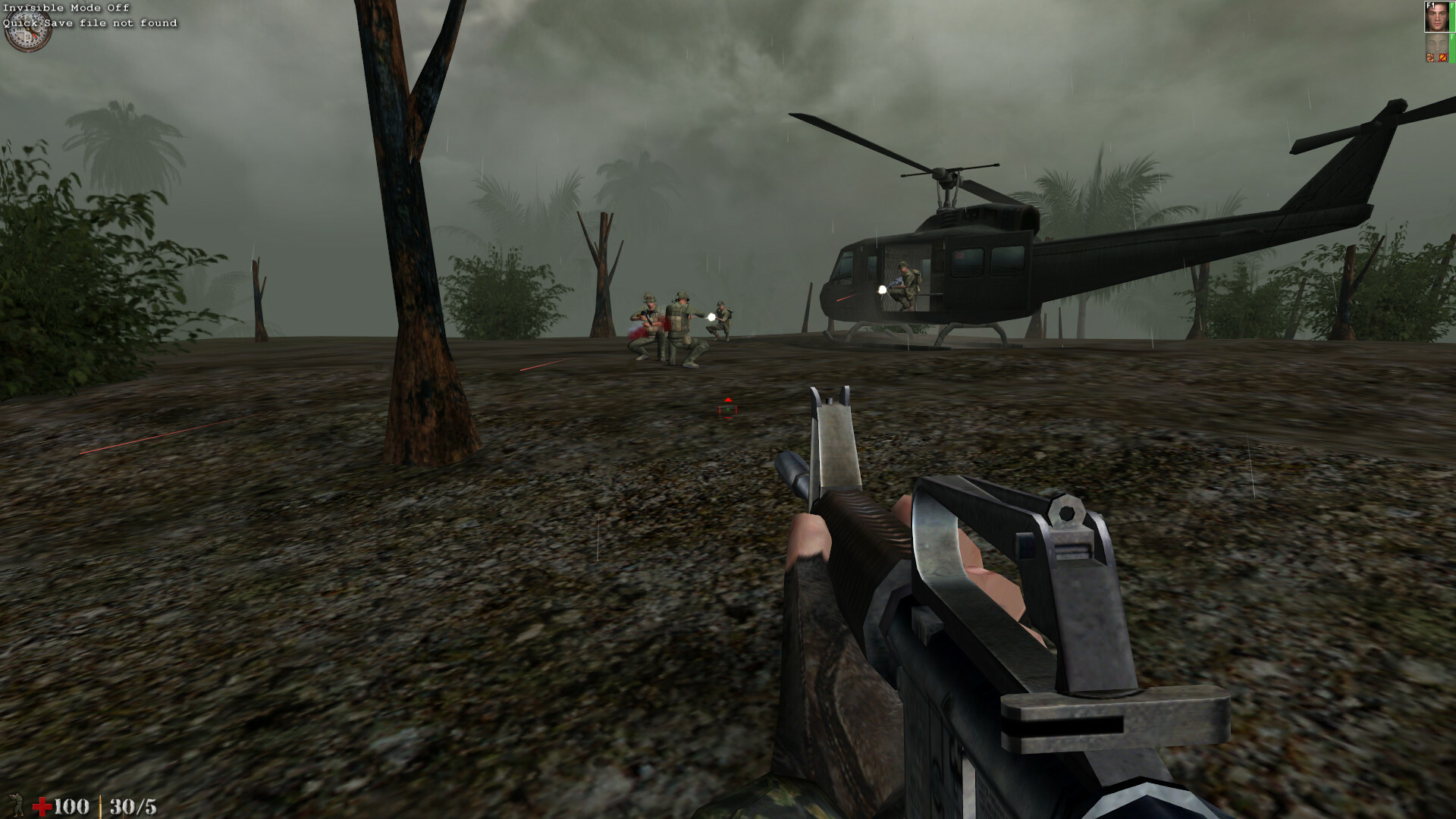Click the faded second teammate portrait
This screenshot has height=819, width=1456.
click(1437, 44)
